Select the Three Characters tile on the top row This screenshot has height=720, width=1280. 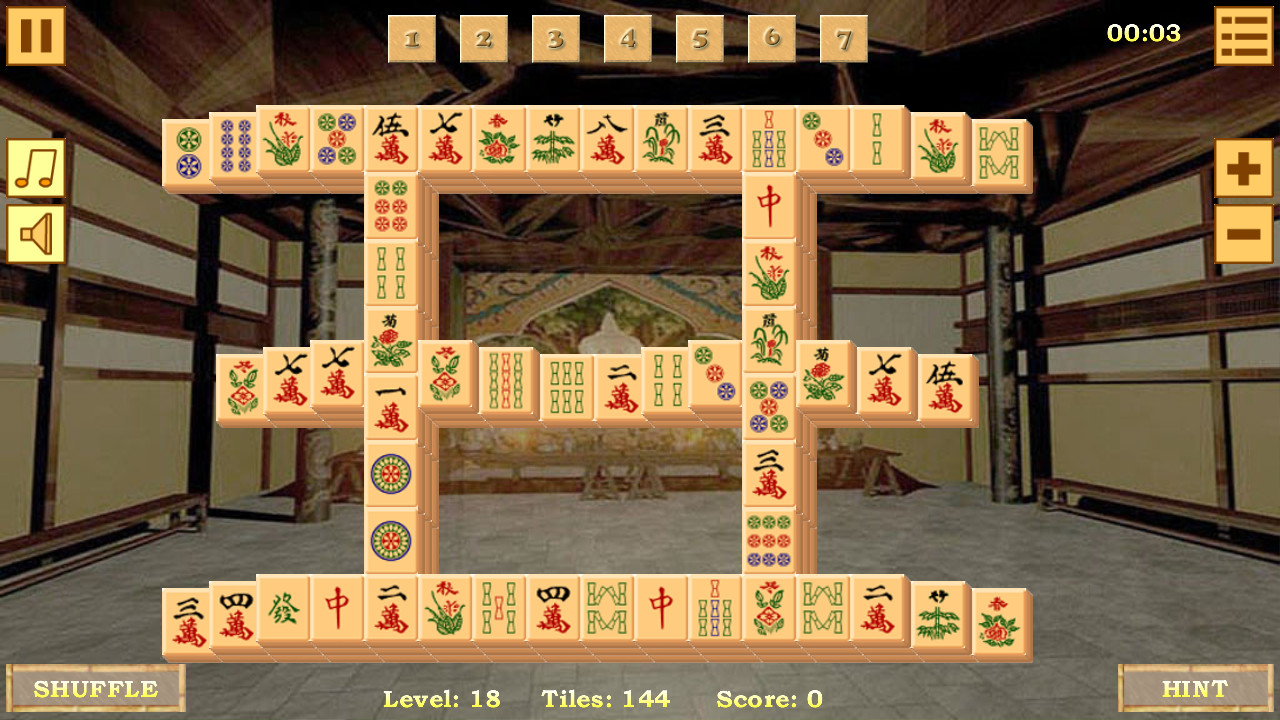pos(712,140)
